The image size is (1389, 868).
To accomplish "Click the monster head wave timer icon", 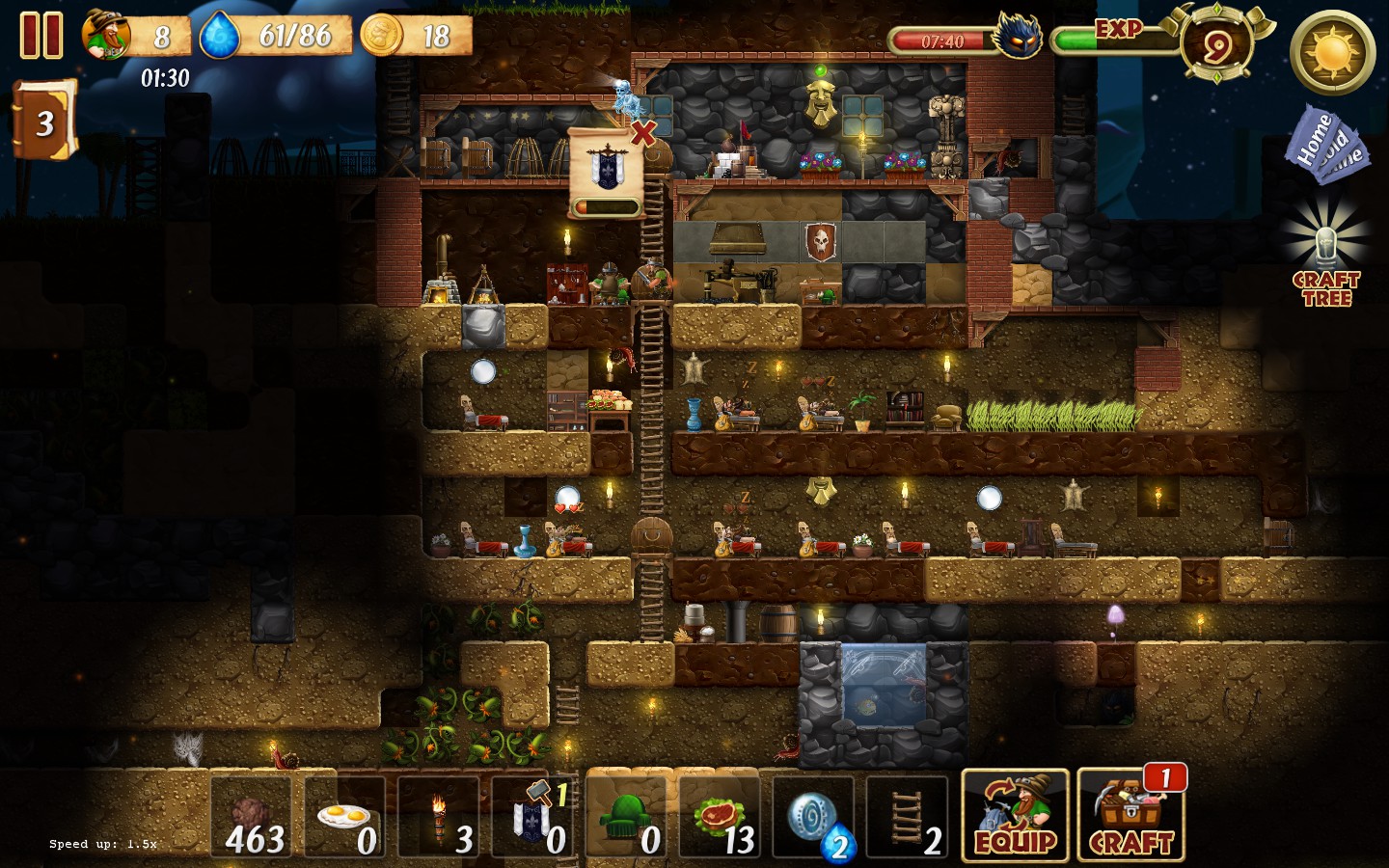I will 1019,38.
